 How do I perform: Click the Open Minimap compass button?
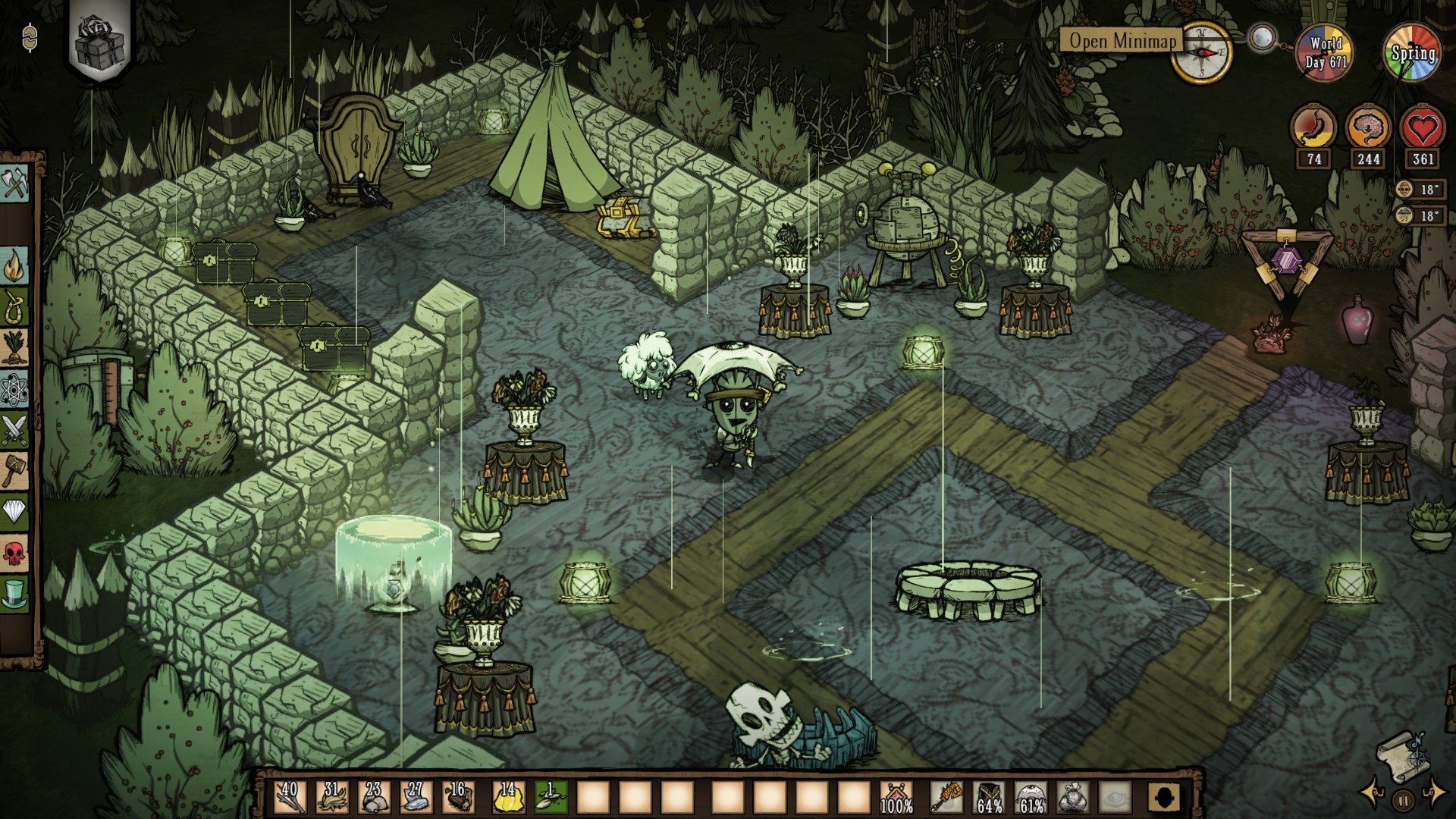pos(1200,52)
